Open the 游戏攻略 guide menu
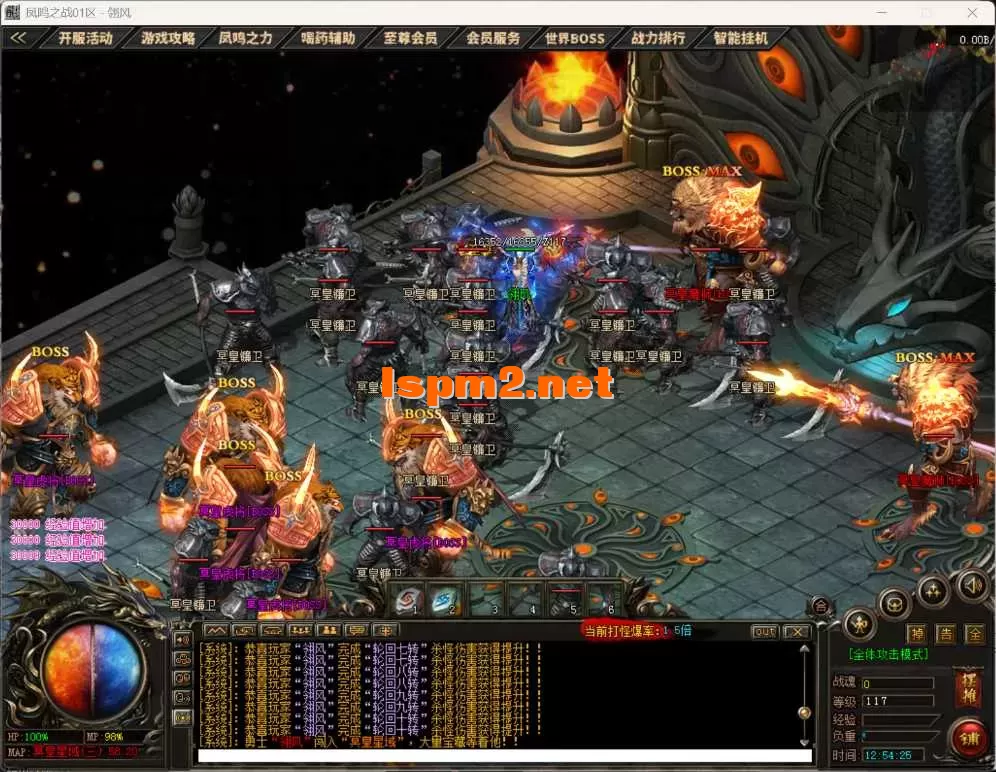This screenshot has height=772, width=996. tap(167, 38)
